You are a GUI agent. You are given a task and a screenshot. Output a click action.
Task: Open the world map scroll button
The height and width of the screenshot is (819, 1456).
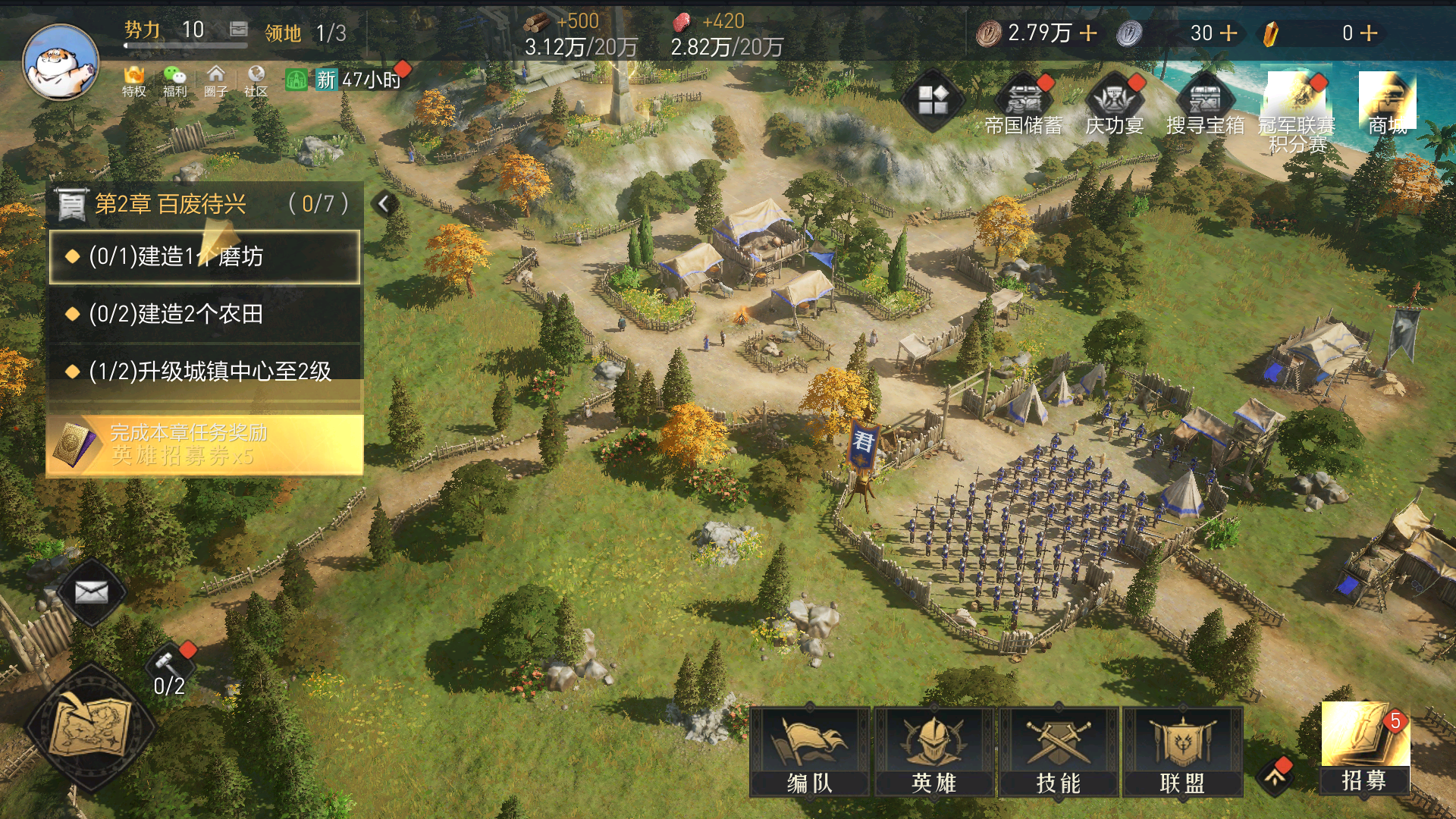click(91, 726)
